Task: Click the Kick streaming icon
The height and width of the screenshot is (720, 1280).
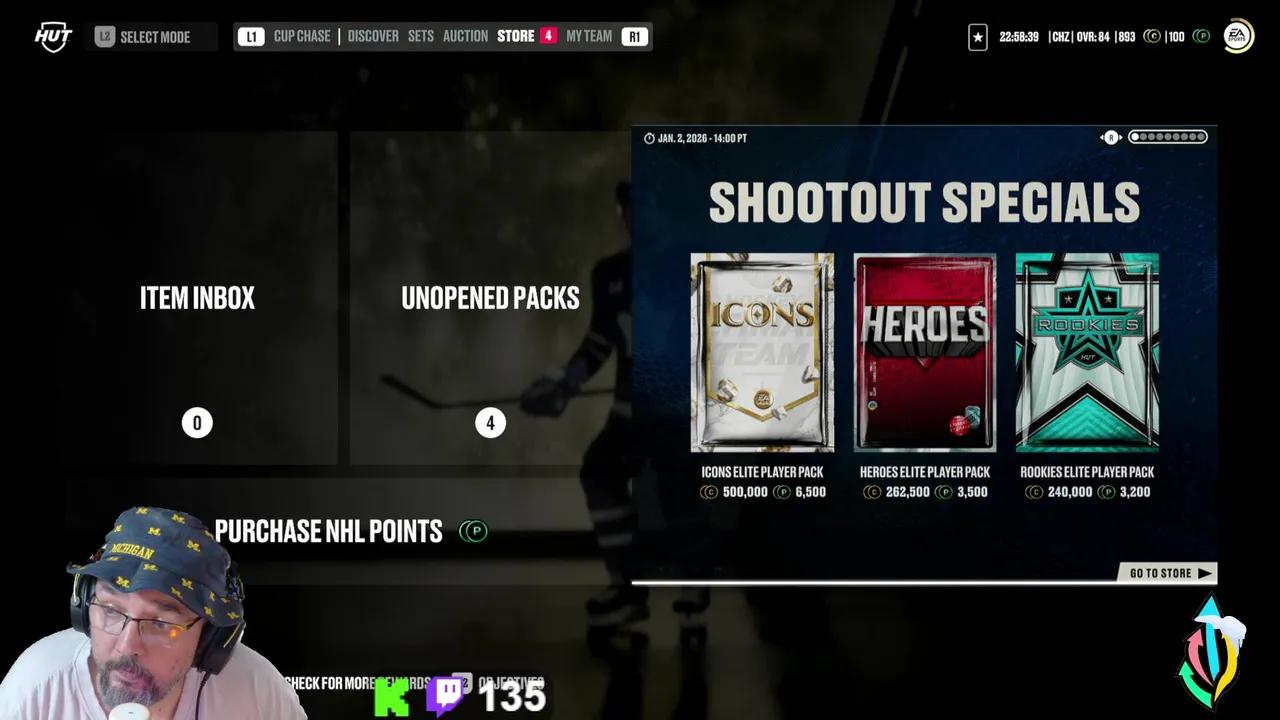Action: pyautogui.click(x=393, y=697)
